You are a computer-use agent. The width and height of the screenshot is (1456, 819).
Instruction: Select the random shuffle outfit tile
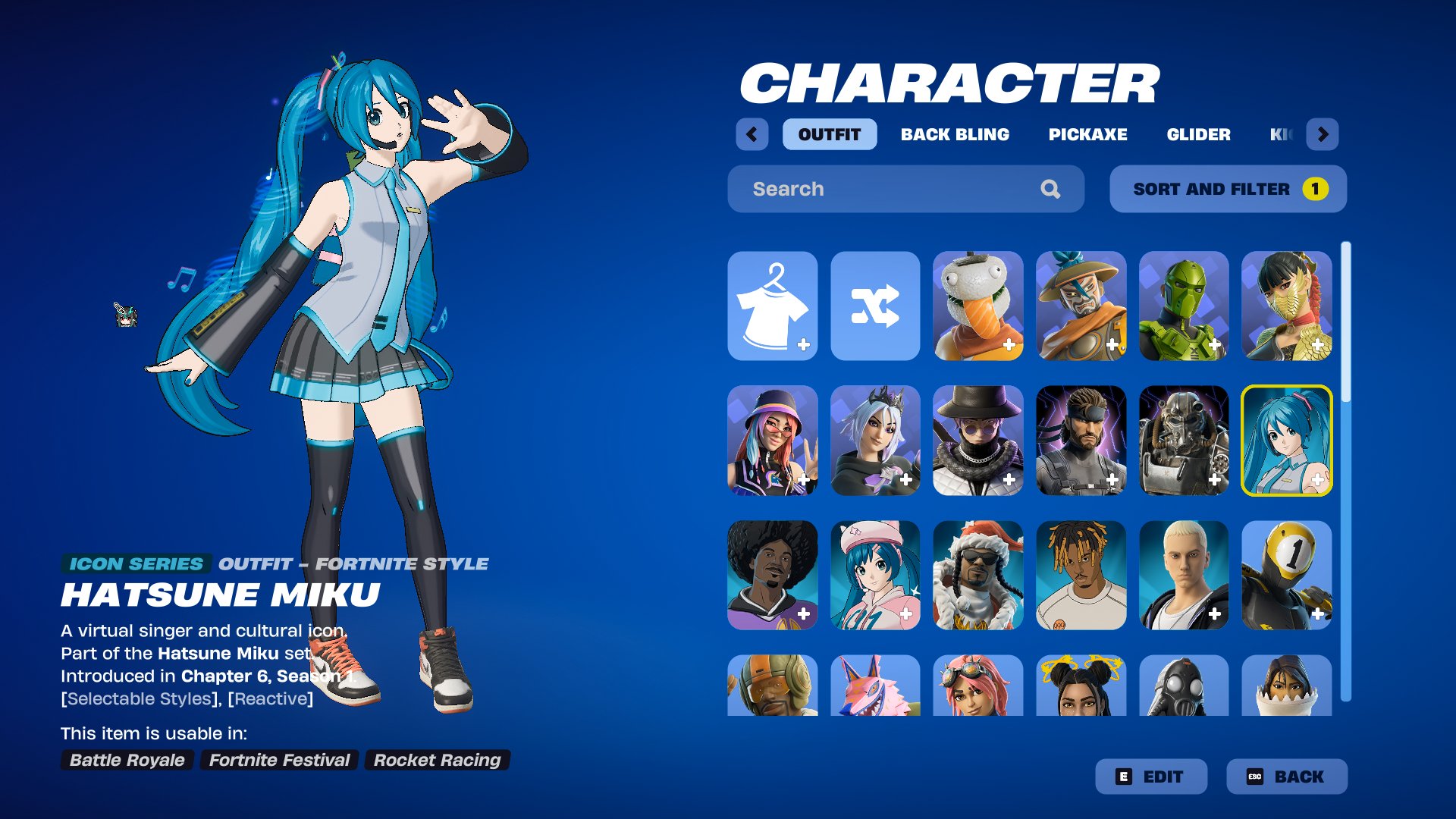point(875,306)
